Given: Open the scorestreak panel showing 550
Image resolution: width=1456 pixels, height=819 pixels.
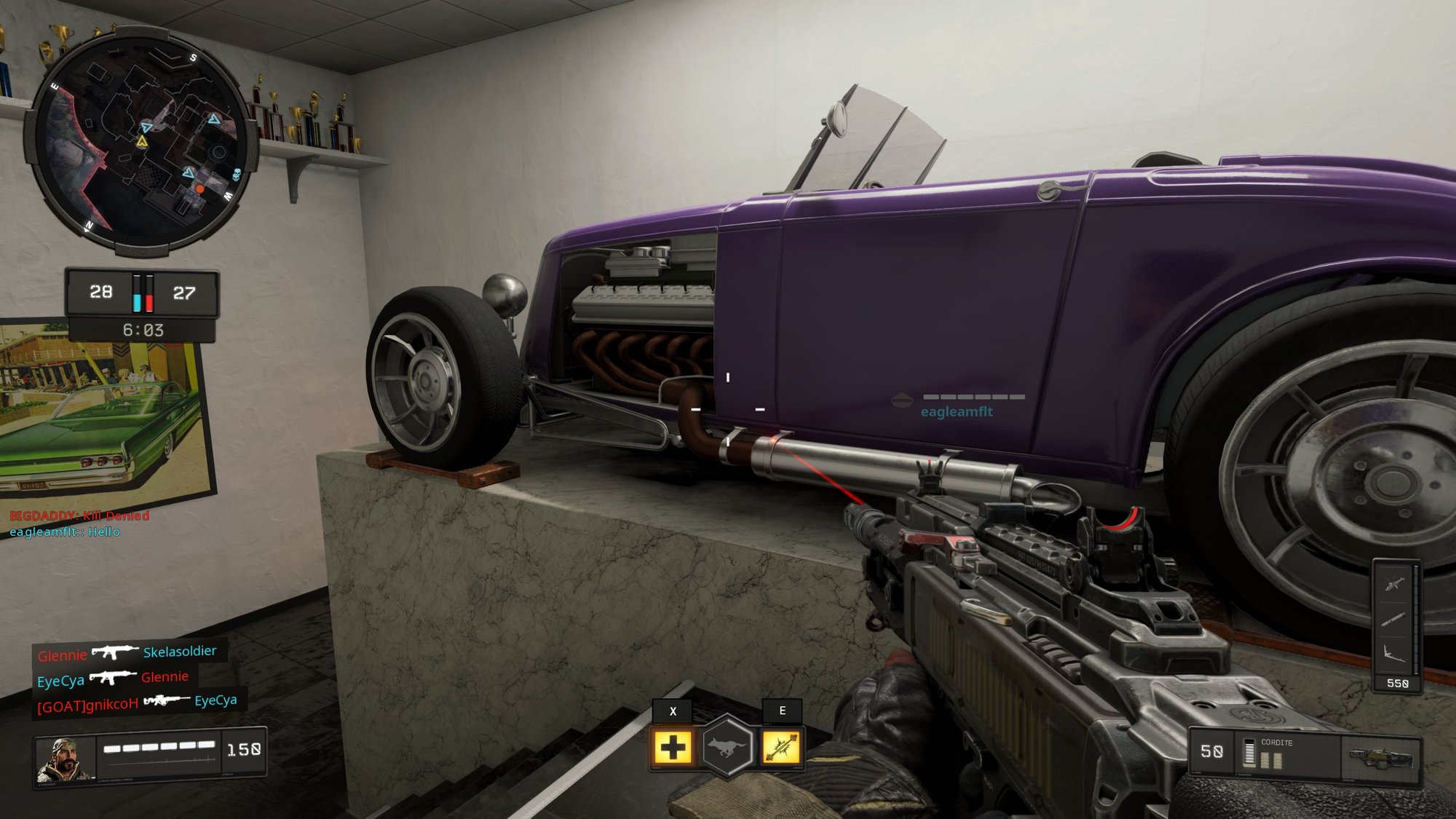Looking at the screenshot, I should point(1396,626).
